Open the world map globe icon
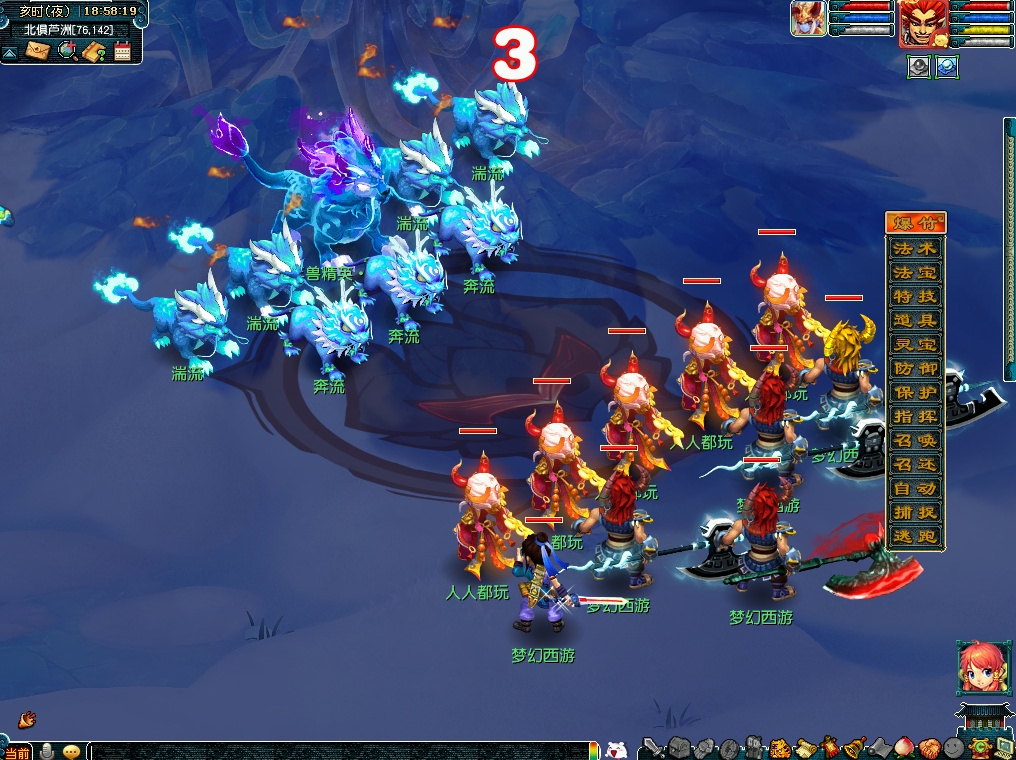1016x760 pixels. (68, 51)
